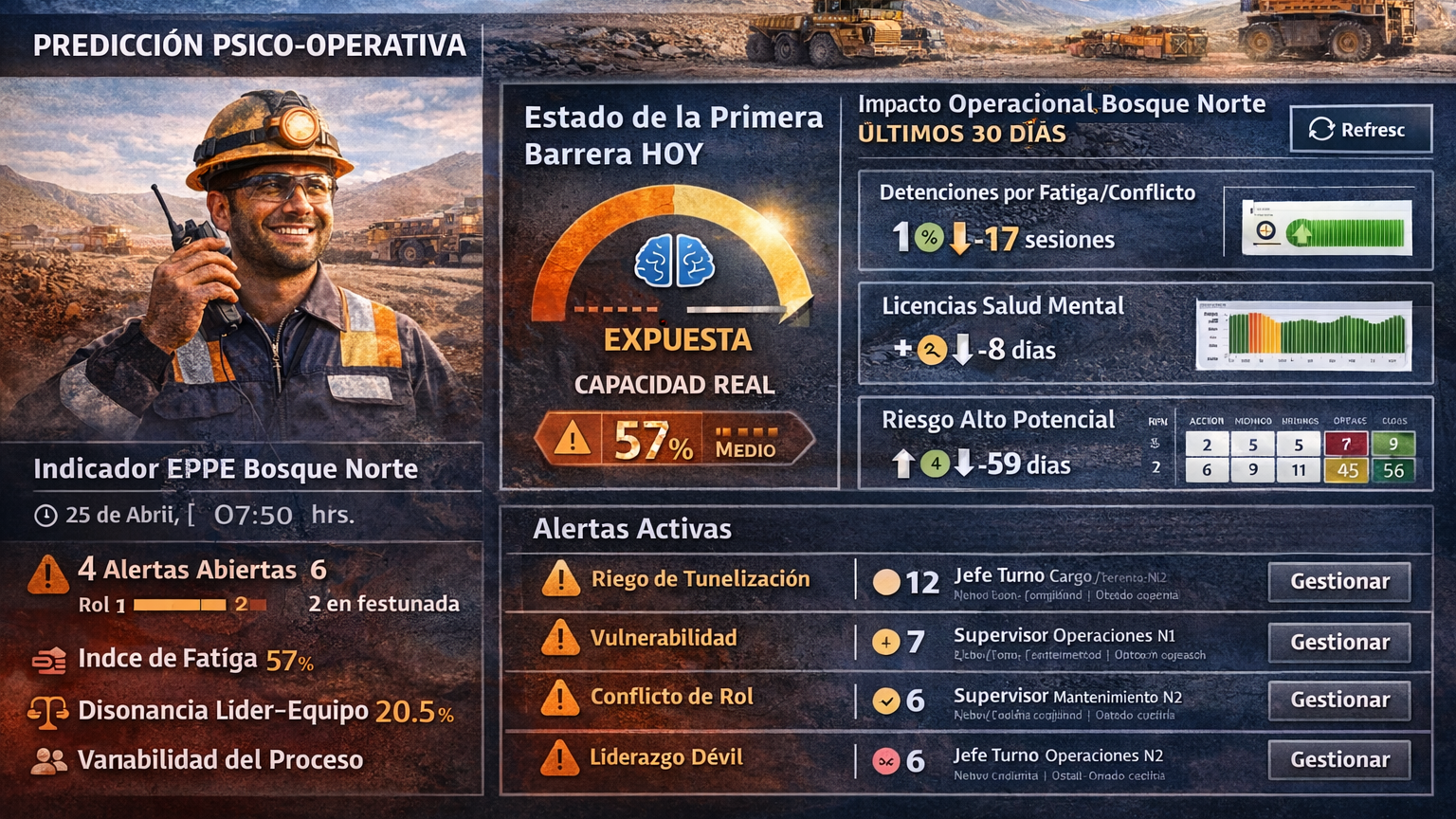Click the red cell showing 7
1456x819 pixels.
pos(1345,445)
